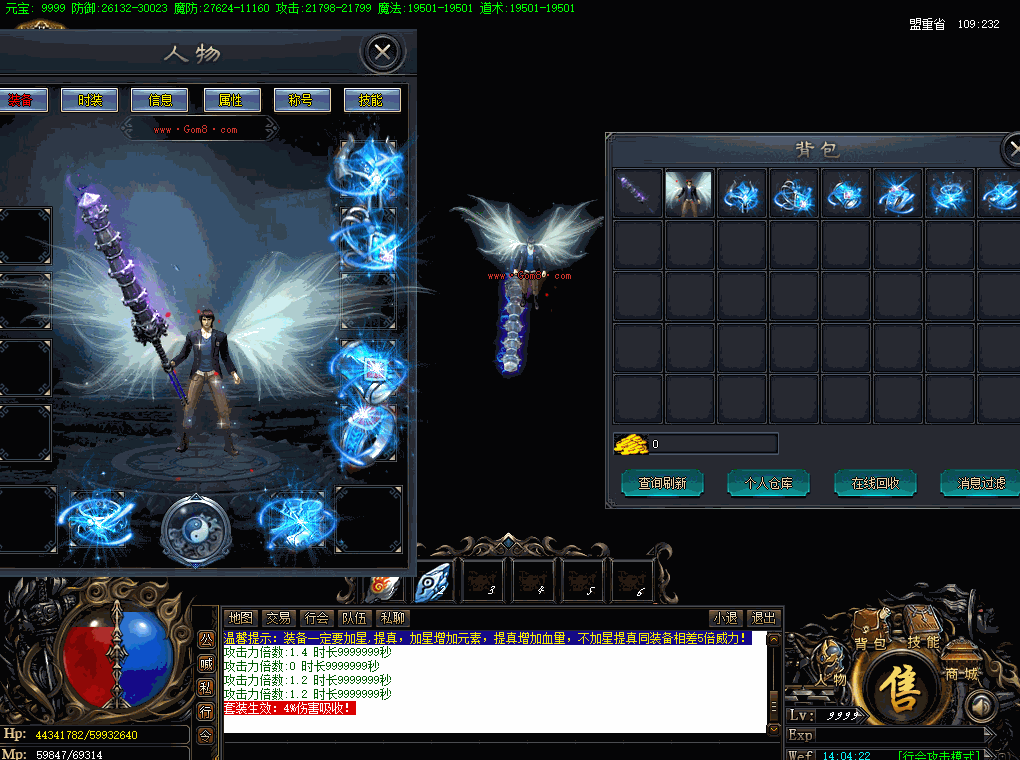Select the 喊 shout chat channel

click(205, 663)
